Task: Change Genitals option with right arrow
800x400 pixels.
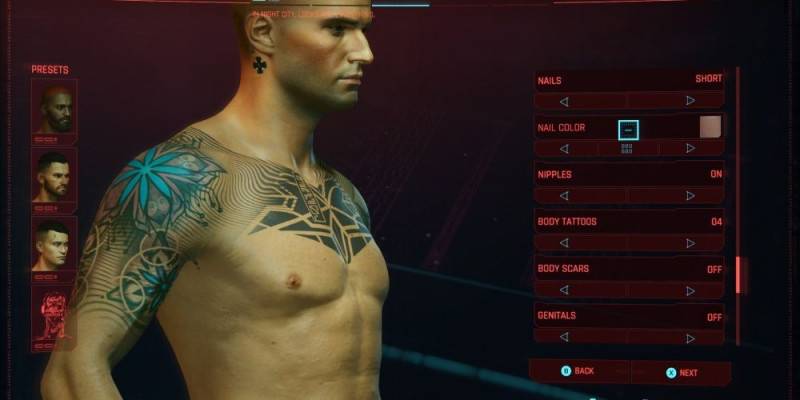Action: click(x=690, y=338)
